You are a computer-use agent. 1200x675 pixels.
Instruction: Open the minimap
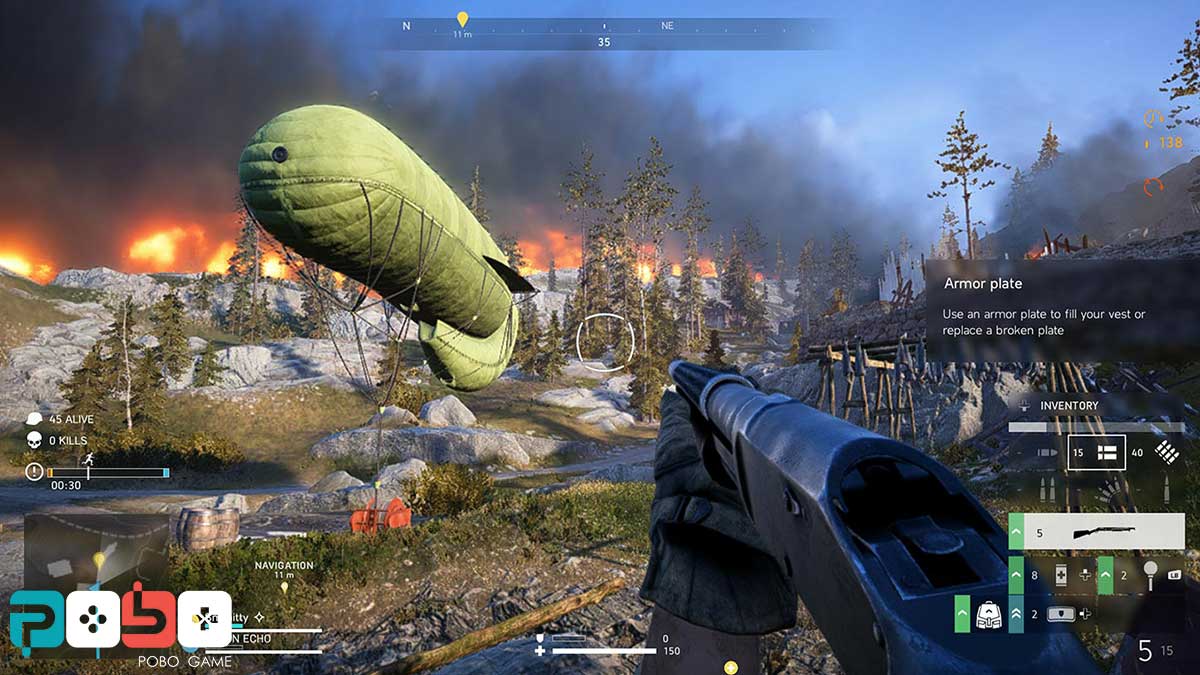(x=95, y=552)
